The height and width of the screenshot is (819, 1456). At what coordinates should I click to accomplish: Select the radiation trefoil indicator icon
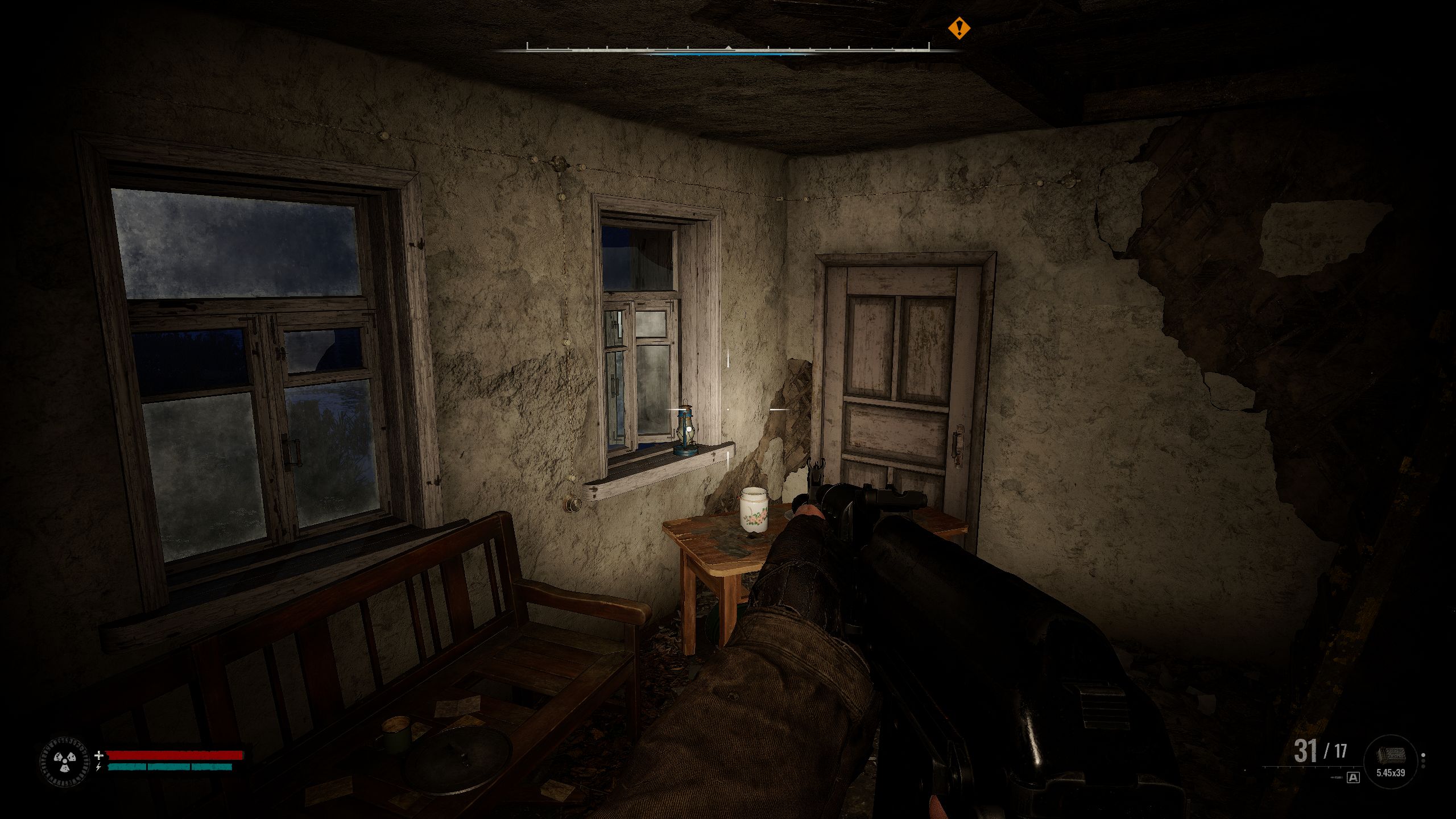tap(65, 761)
